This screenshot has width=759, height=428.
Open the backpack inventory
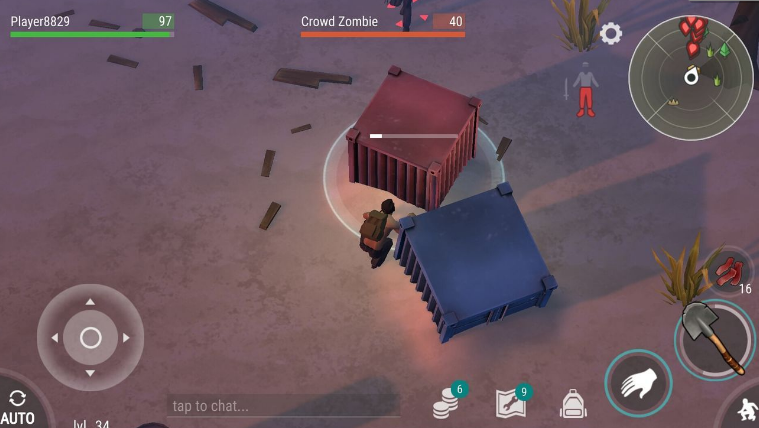click(x=573, y=403)
